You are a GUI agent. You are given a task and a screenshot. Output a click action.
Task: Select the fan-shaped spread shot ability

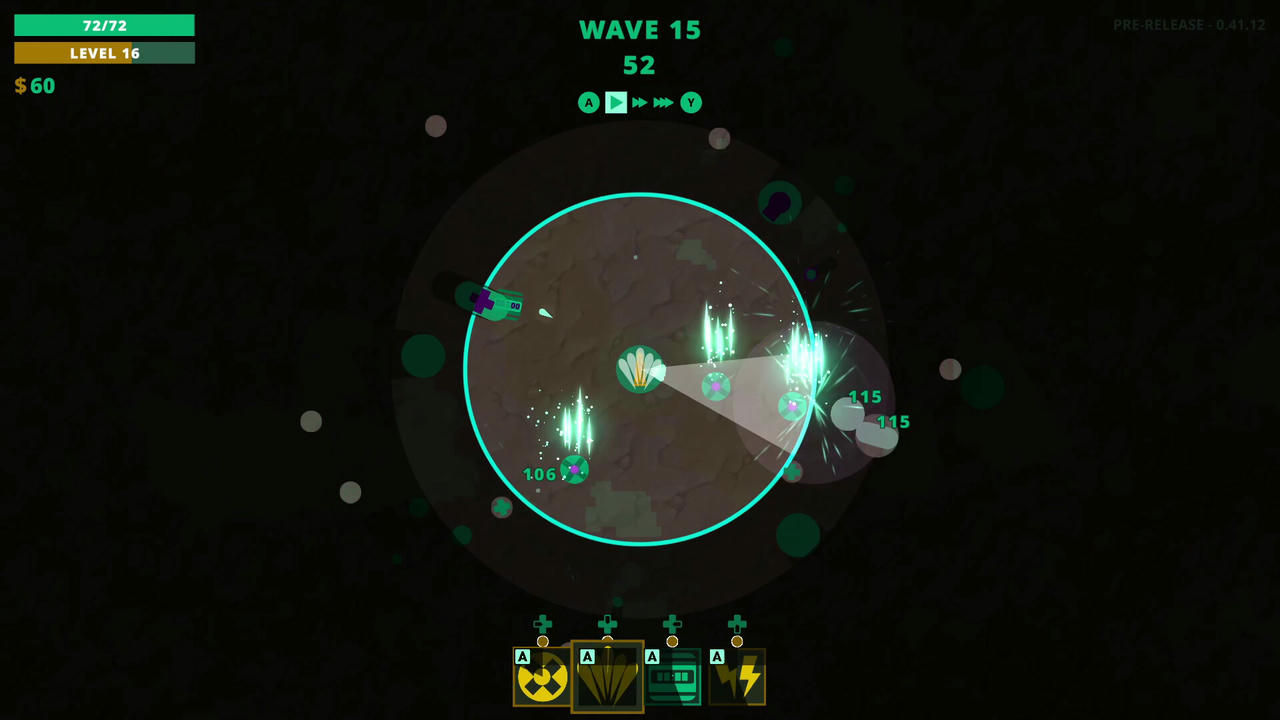pos(607,677)
